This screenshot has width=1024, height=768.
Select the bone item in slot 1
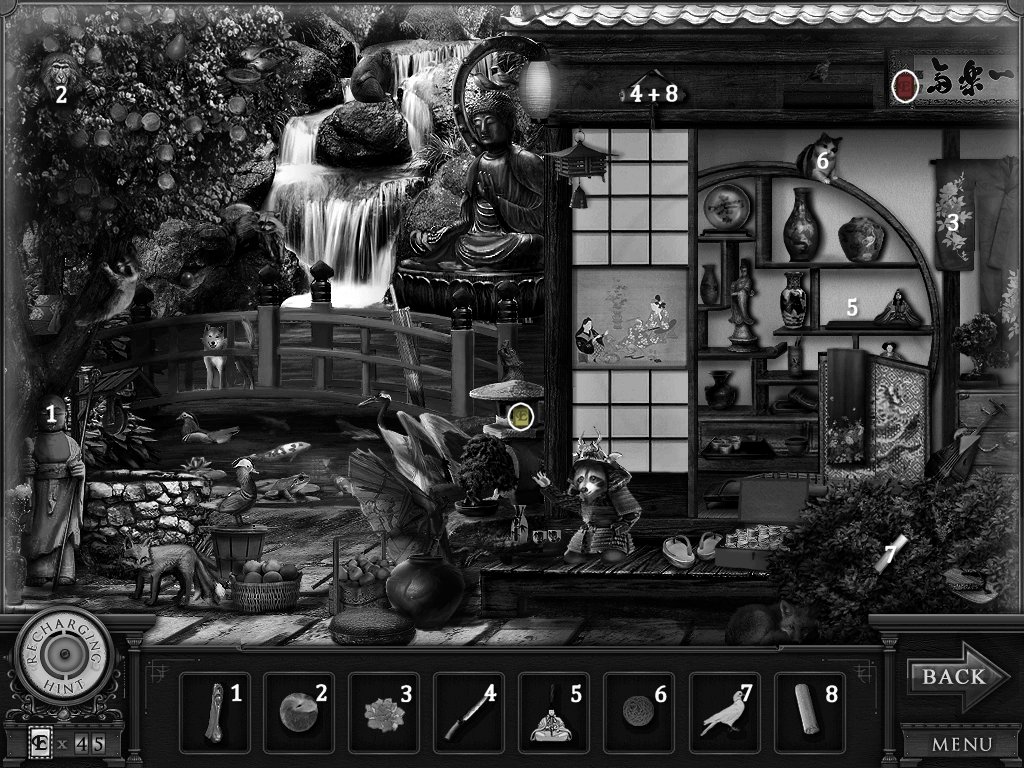(x=215, y=711)
